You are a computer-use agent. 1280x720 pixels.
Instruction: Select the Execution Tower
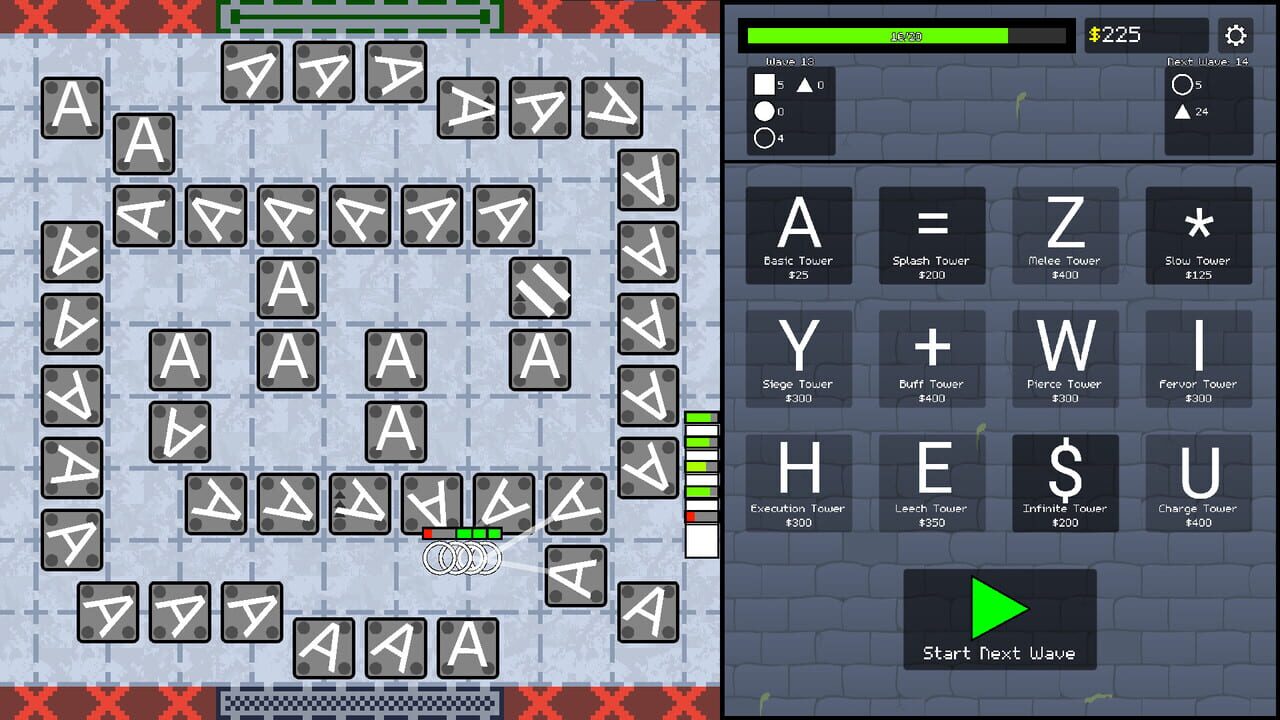[799, 483]
